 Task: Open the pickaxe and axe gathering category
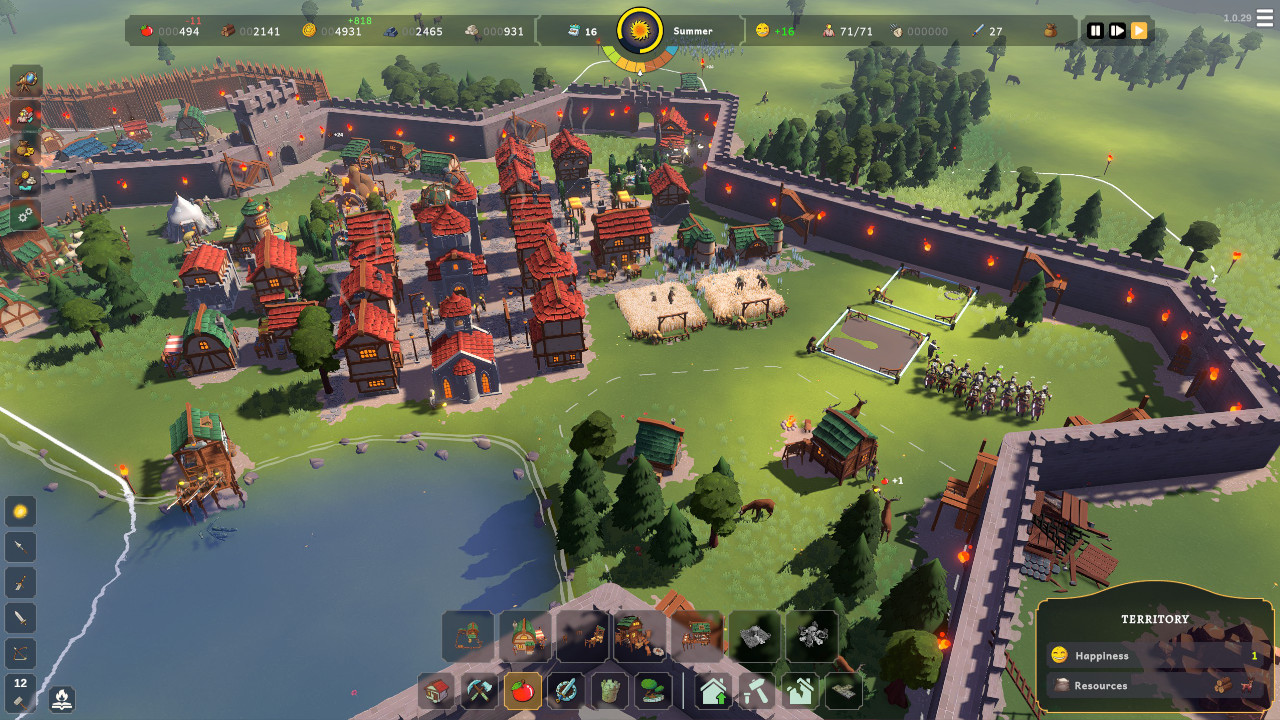480,691
